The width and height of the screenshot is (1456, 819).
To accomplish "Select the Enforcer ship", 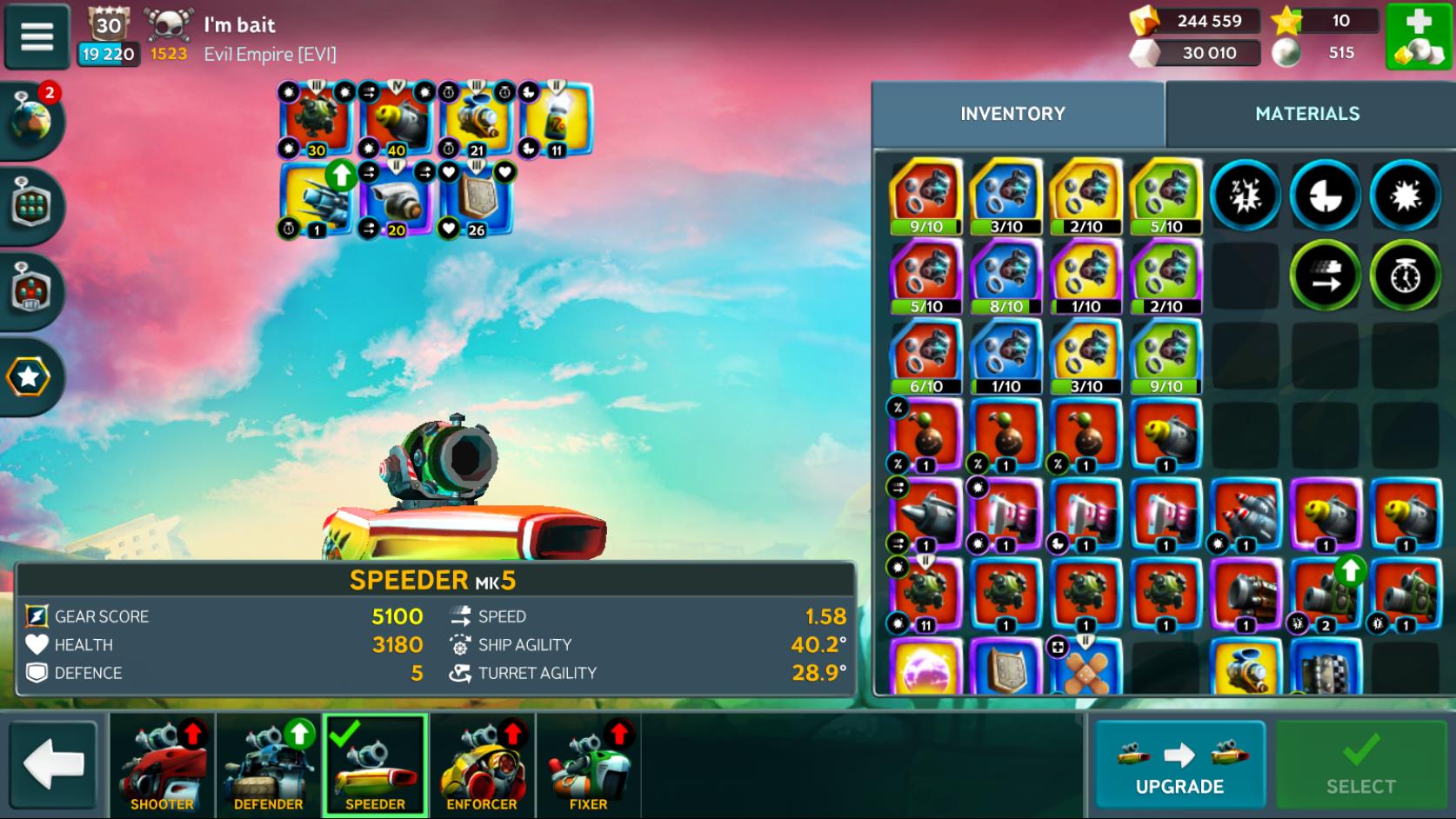I will [482, 765].
